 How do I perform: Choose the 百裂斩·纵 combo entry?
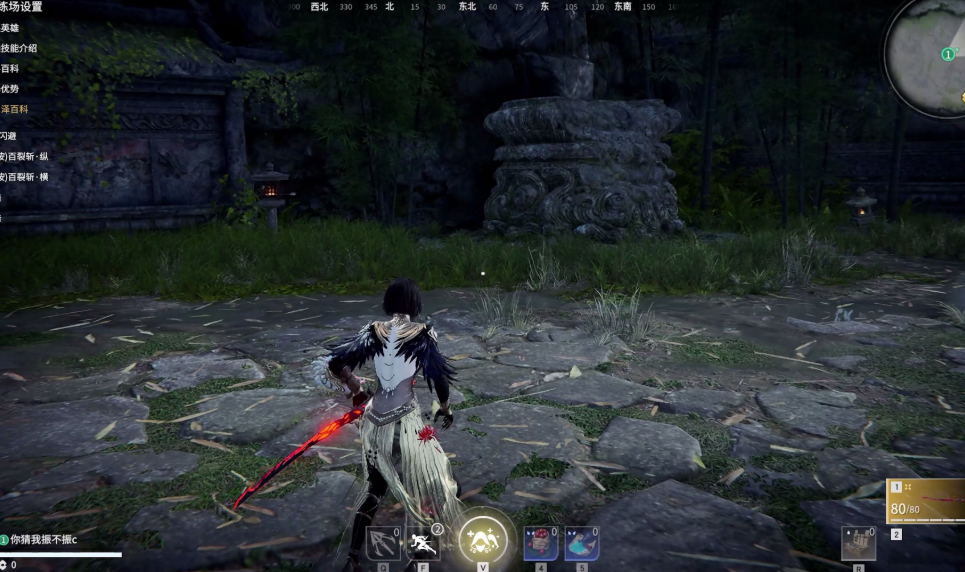[x=27, y=156]
